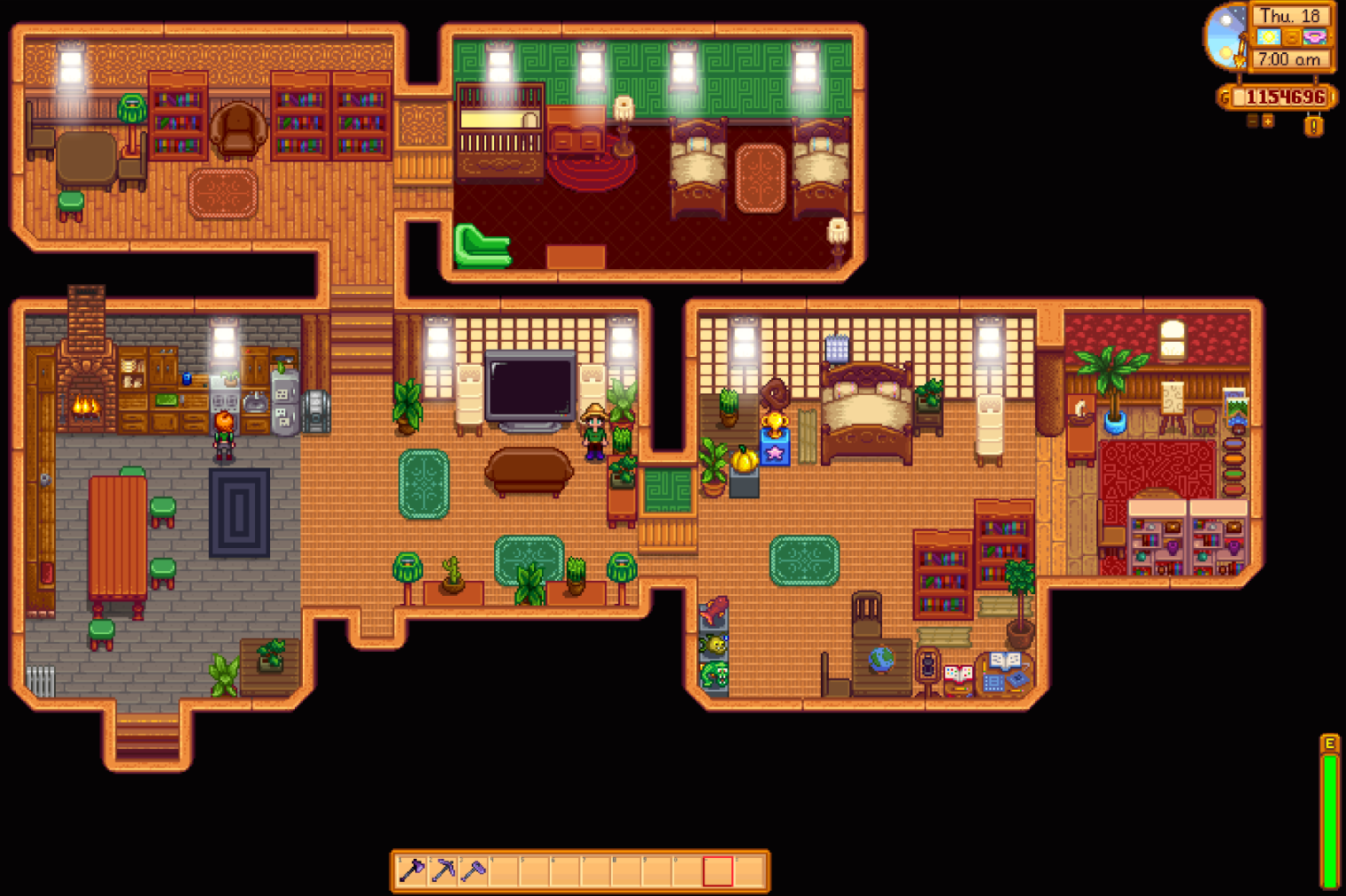Screen dimensions: 1346x896
Task: Select empty hotbar slot 4
Action: tap(505, 871)
